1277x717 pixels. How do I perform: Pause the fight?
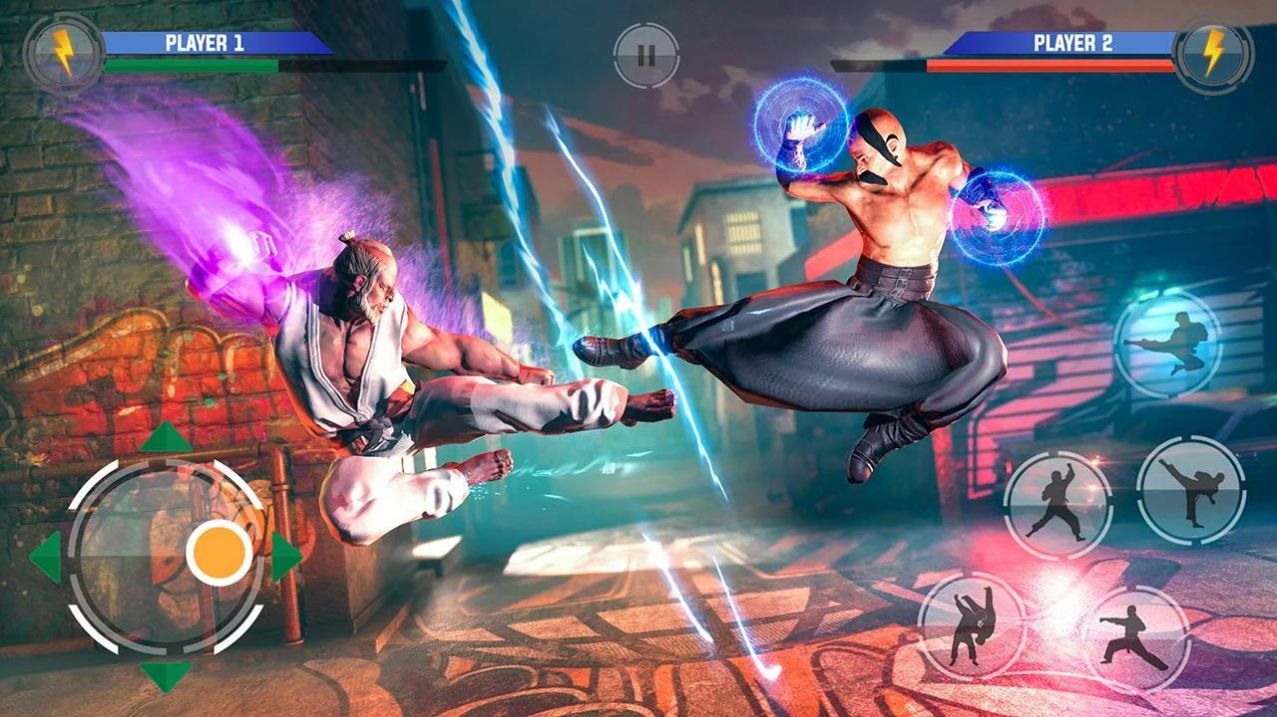pos(646,56)
